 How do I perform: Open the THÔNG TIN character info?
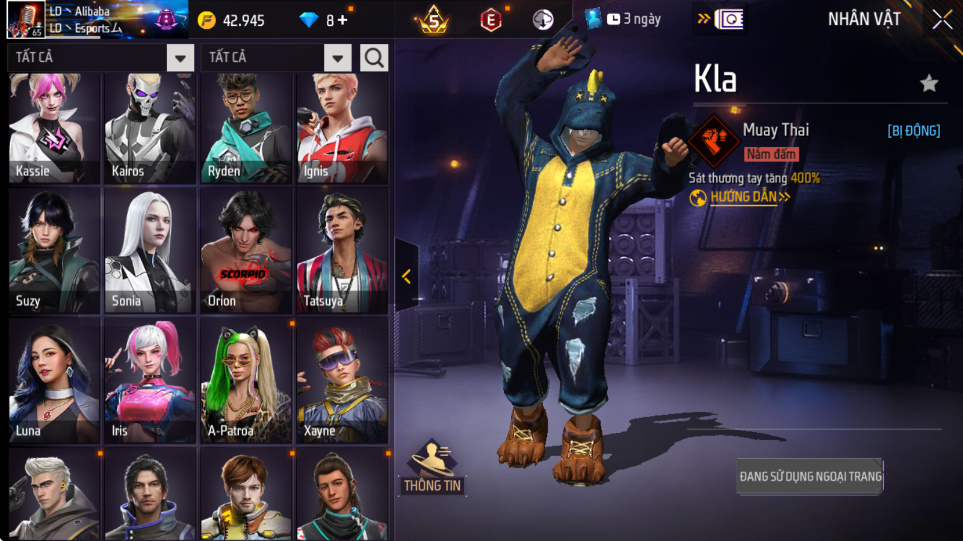coord(432,467)
